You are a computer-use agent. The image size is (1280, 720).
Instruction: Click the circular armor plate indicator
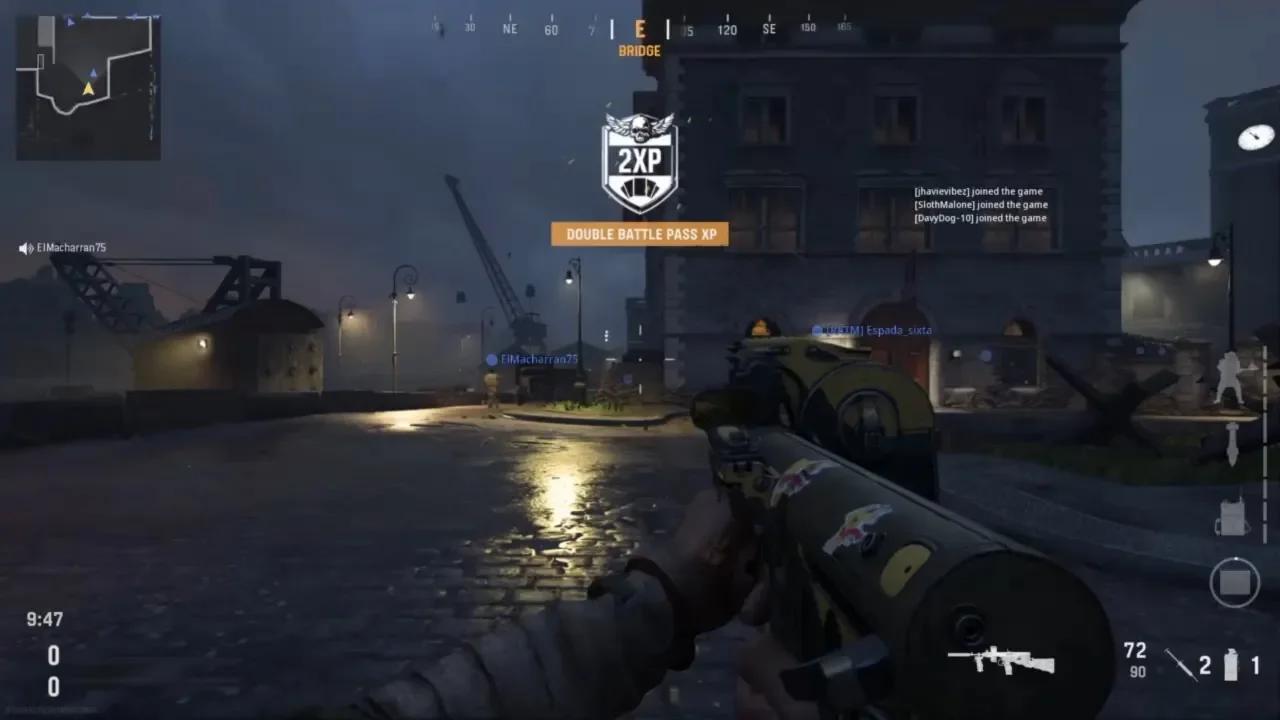(x=1235, y=581)
